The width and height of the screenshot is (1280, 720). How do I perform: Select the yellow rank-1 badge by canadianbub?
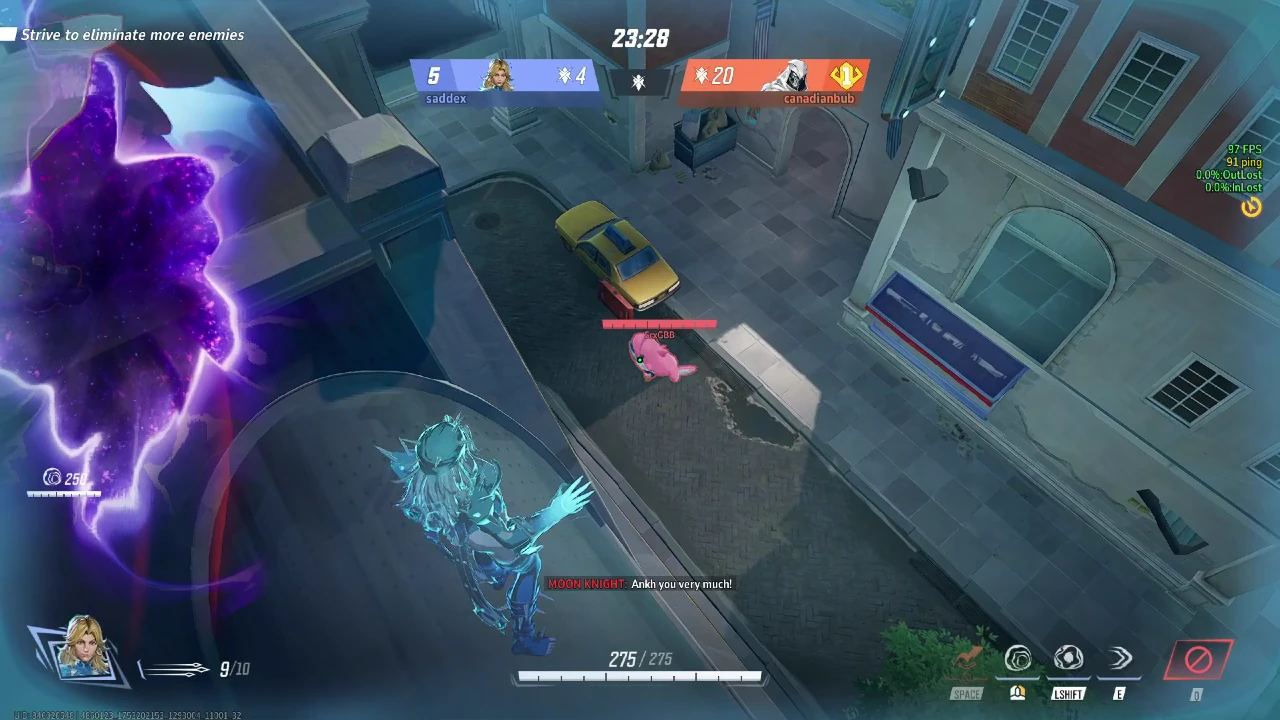coord(845,75)
